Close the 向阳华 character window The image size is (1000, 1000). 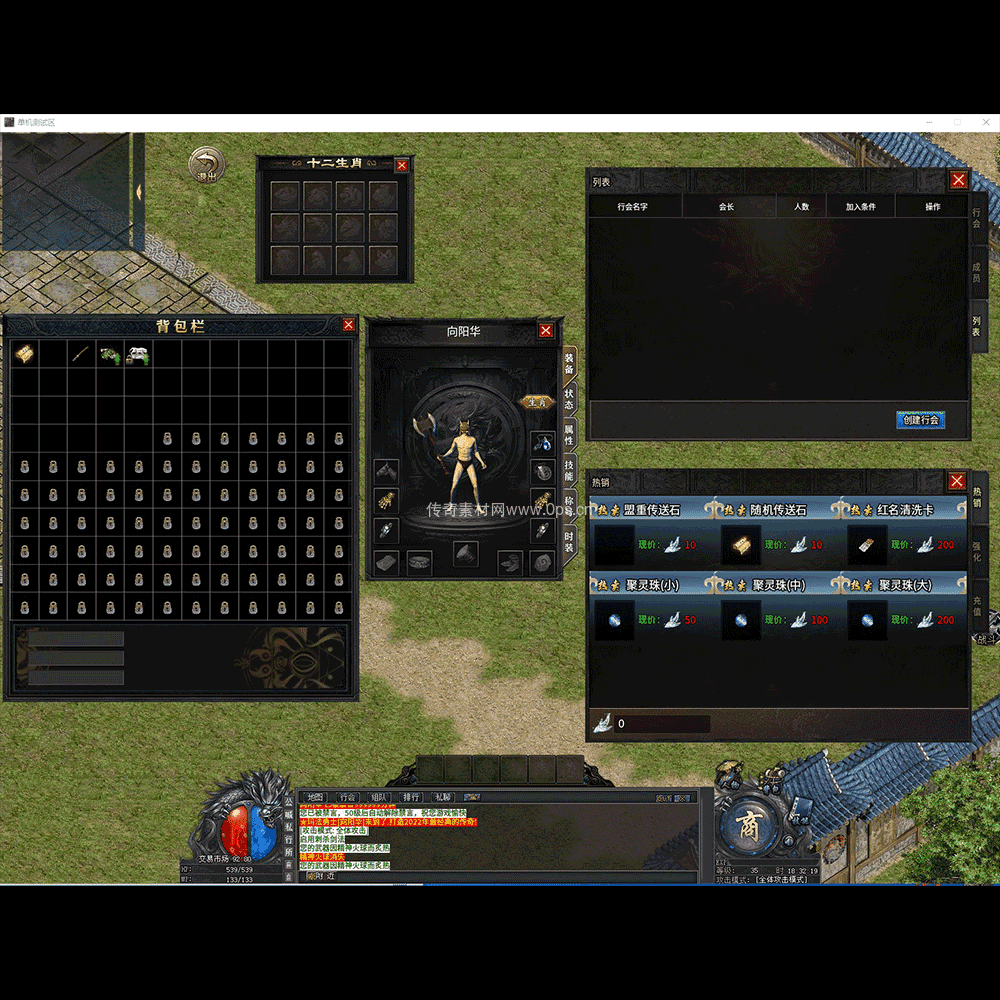(x=546, y=331)
